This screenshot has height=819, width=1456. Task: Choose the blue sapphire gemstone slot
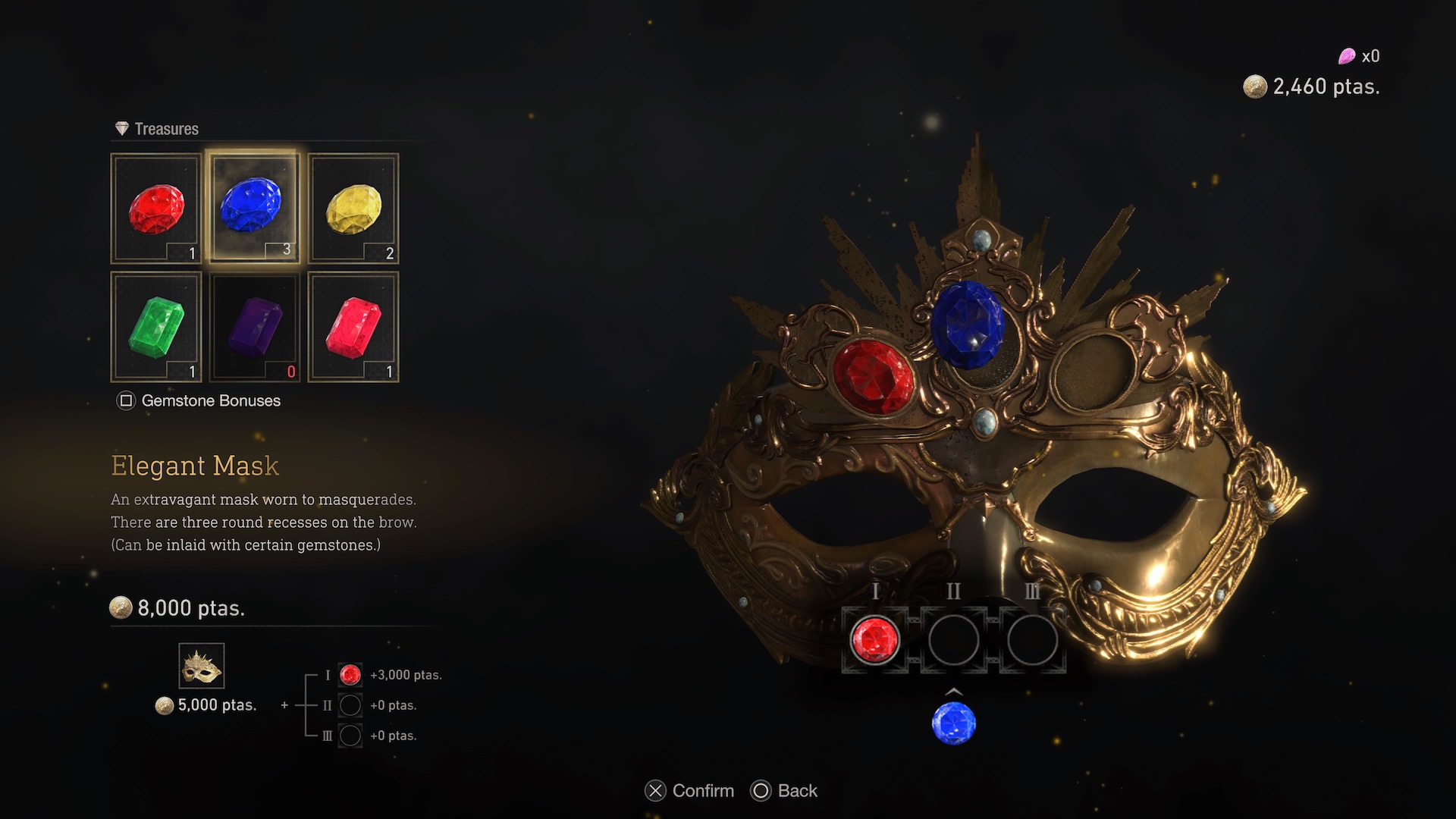click(254, 209)
